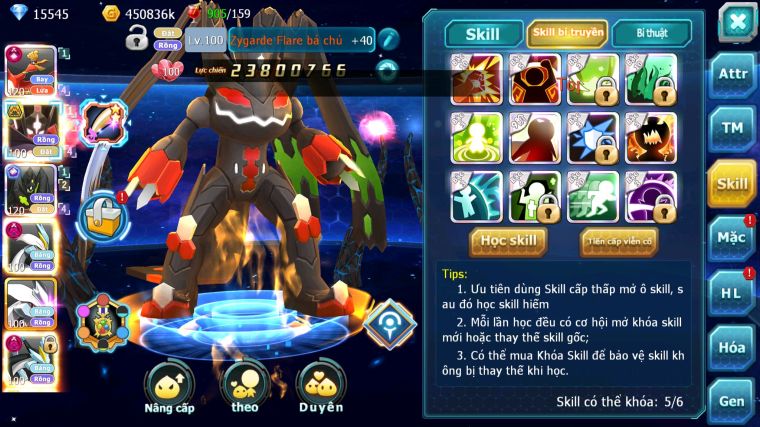Open the TM side tab
This screenshot has height=427, width=760.
tap(732, 129)
